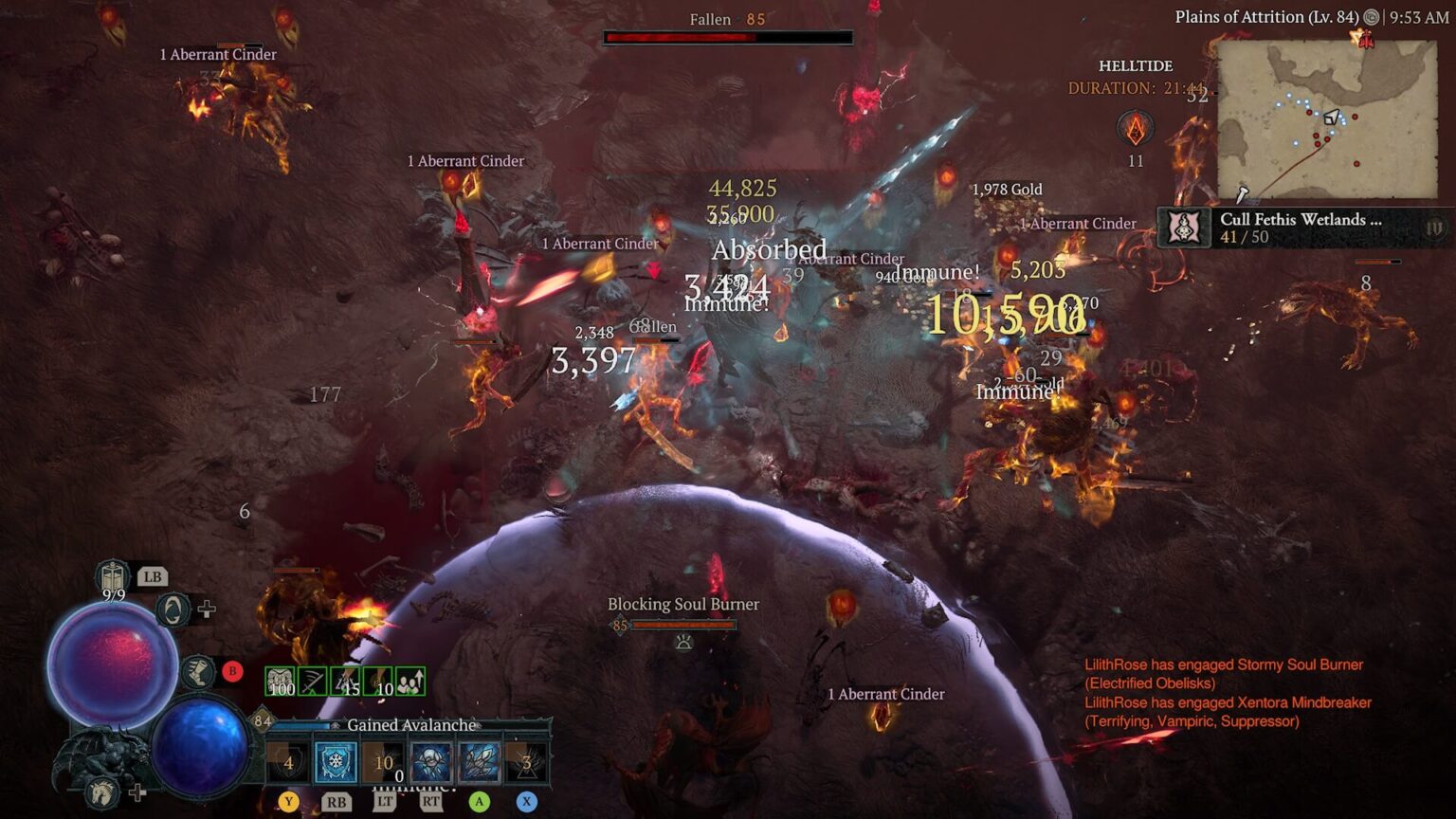Open the town portal icon
Screen dimensions: 1456x819
click(x=172, y=610)
